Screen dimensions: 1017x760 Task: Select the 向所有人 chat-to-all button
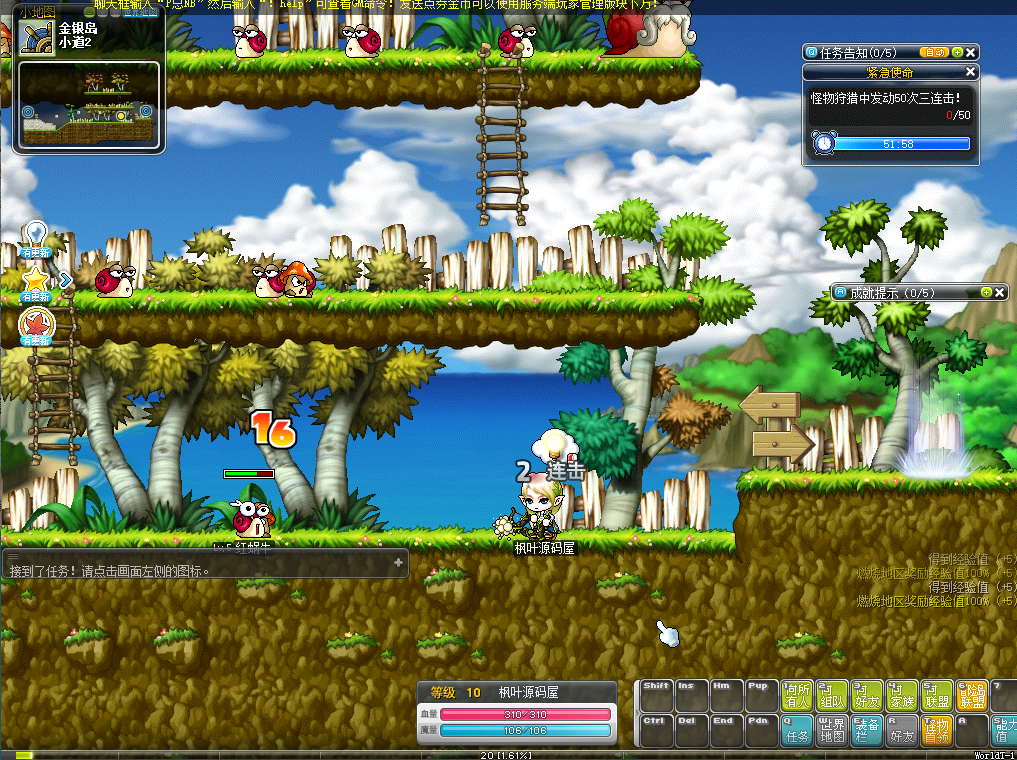pos(797,695)
